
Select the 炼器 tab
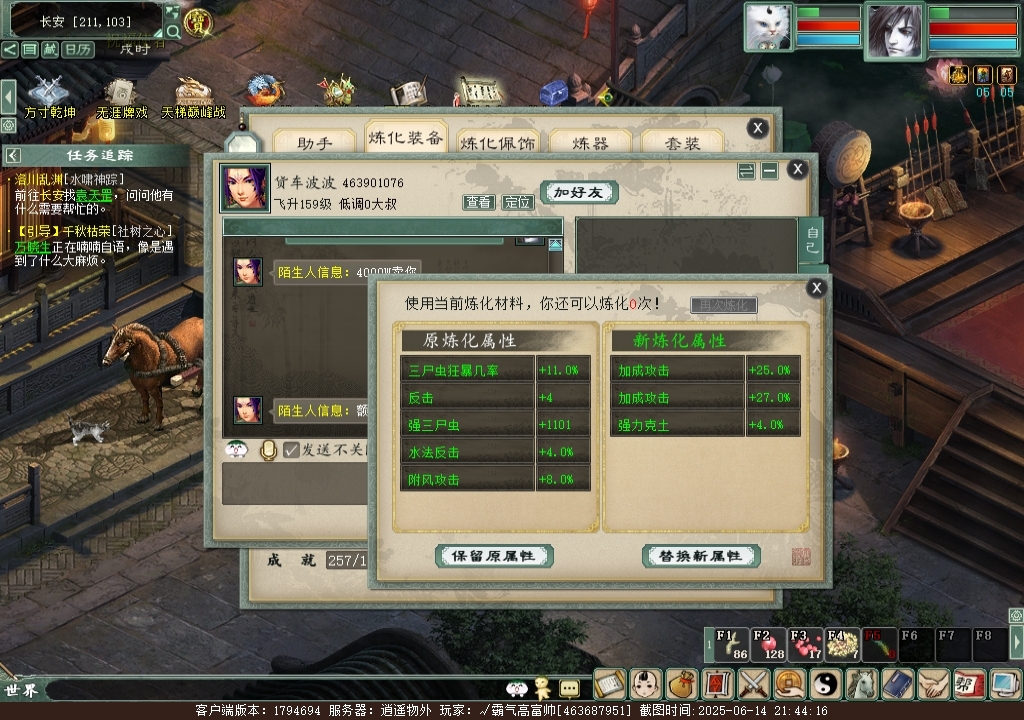coord(589,142)
